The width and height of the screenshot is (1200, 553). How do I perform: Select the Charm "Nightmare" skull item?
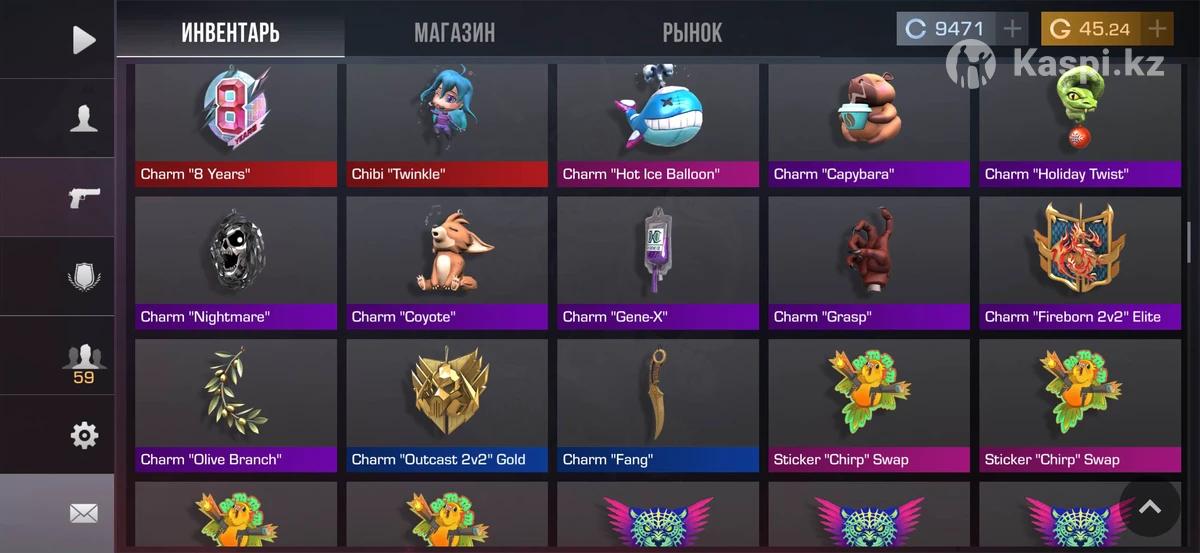click(x=236, y=262)
